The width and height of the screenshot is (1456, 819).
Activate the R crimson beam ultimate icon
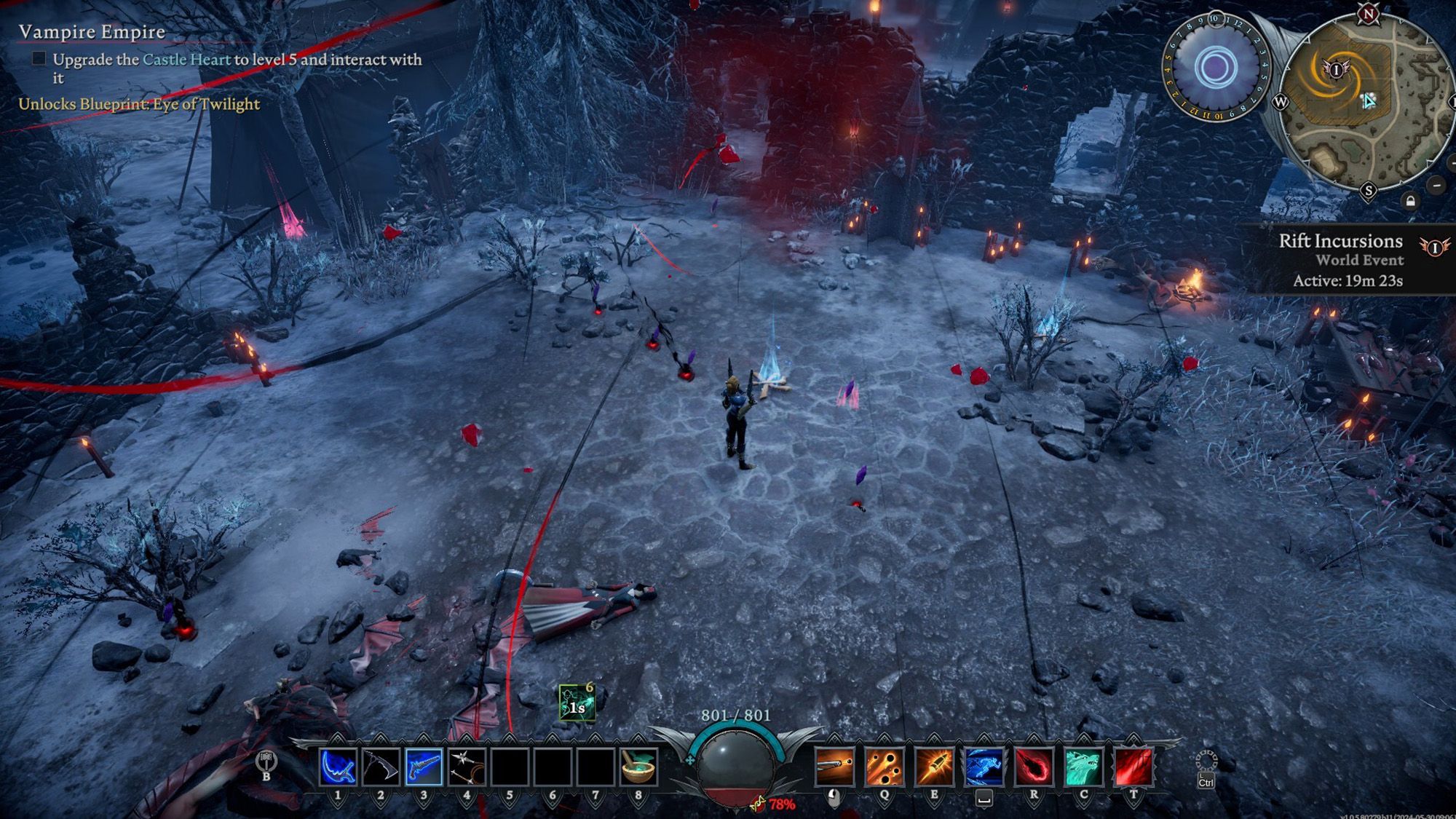pos(1034,767)
